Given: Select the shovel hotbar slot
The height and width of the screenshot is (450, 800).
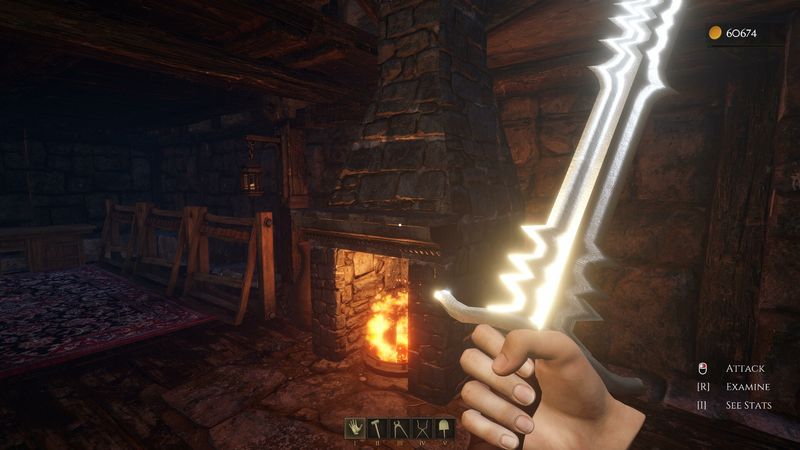Looking at the screenshot, I should coord(445,428).
